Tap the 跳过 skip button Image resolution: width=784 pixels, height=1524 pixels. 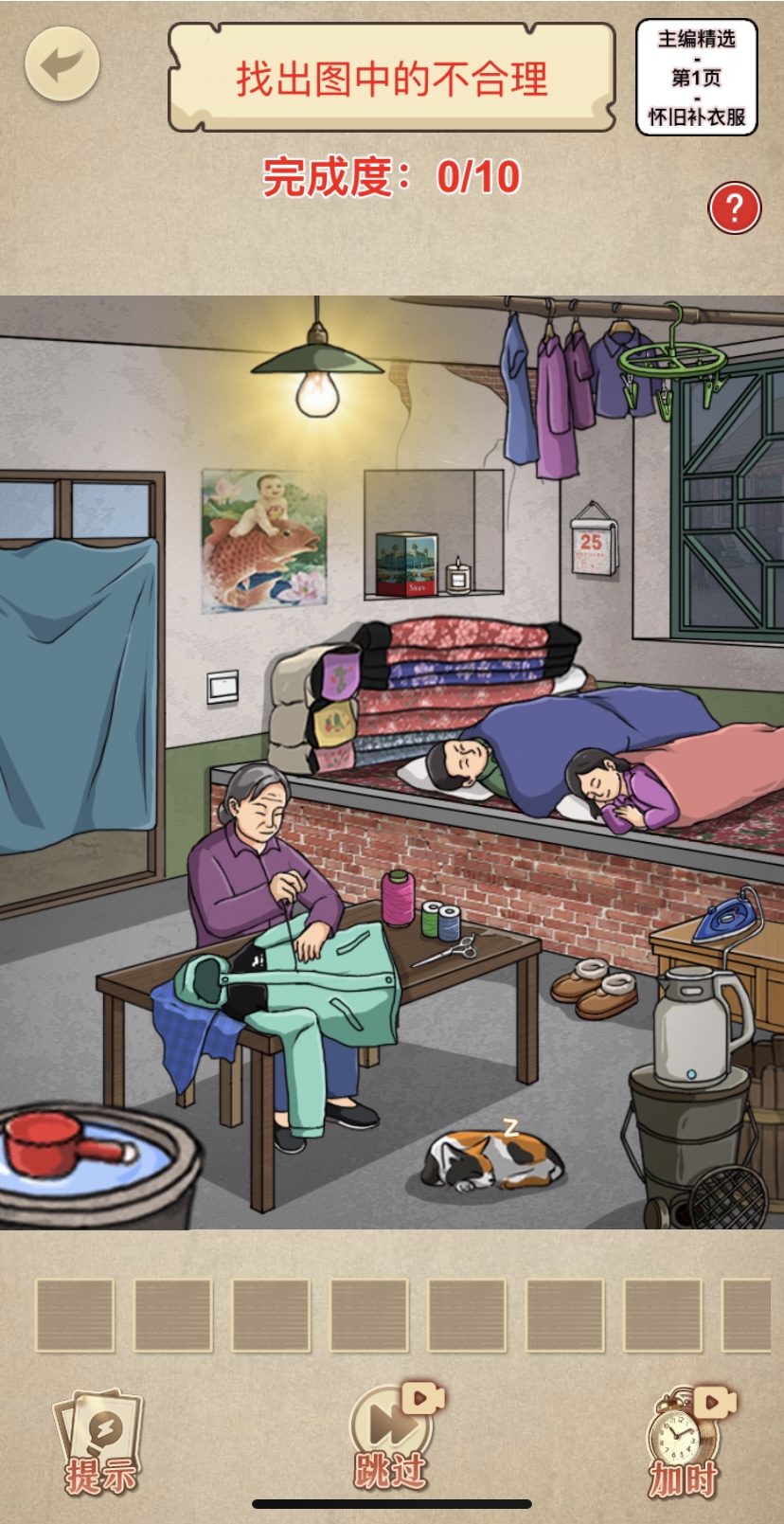click(391, 1437)
